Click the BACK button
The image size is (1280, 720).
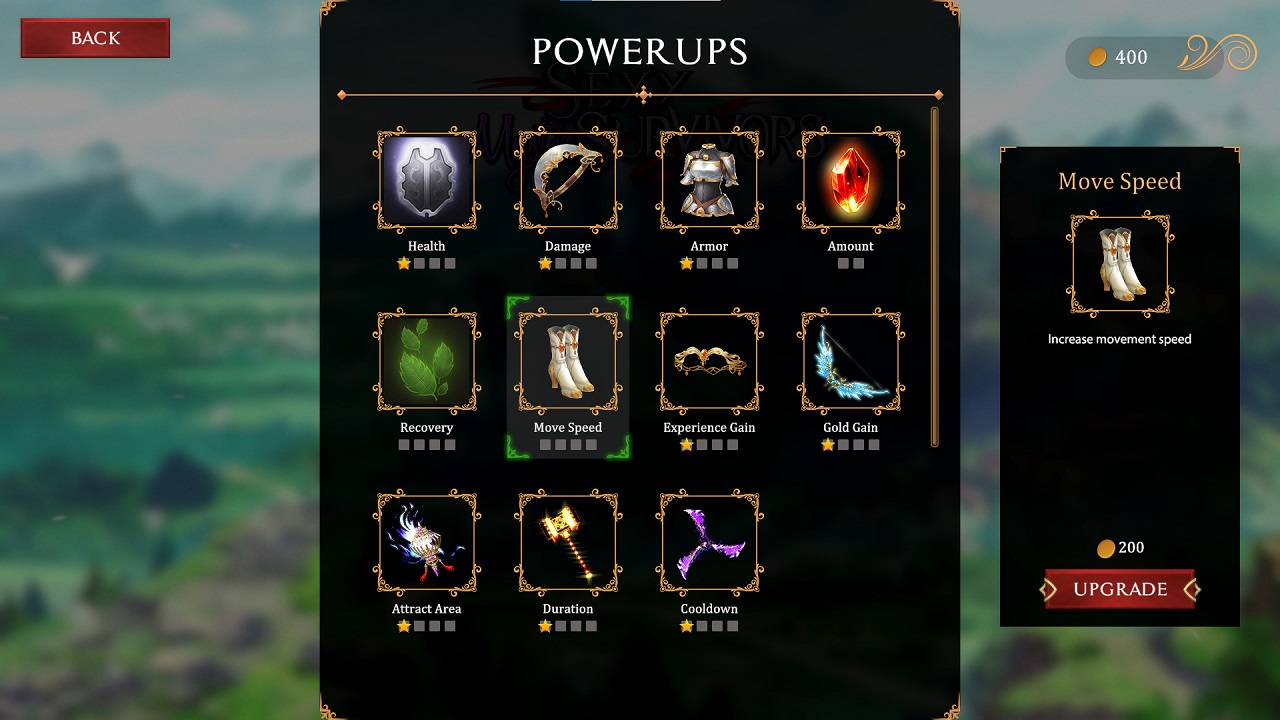pyautogui.click(x=95, y=38)
